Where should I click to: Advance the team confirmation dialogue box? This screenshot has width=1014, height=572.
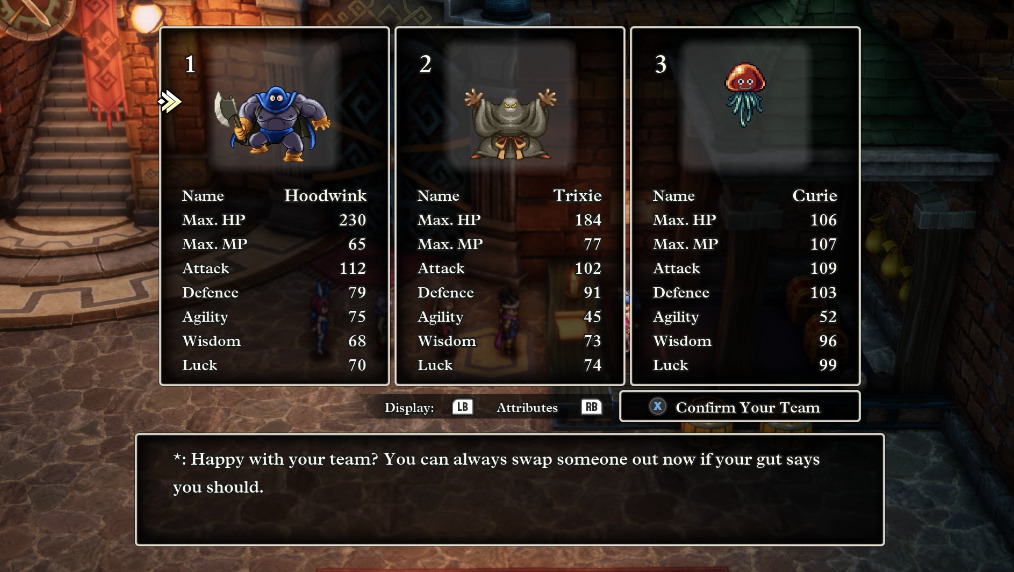509,488
